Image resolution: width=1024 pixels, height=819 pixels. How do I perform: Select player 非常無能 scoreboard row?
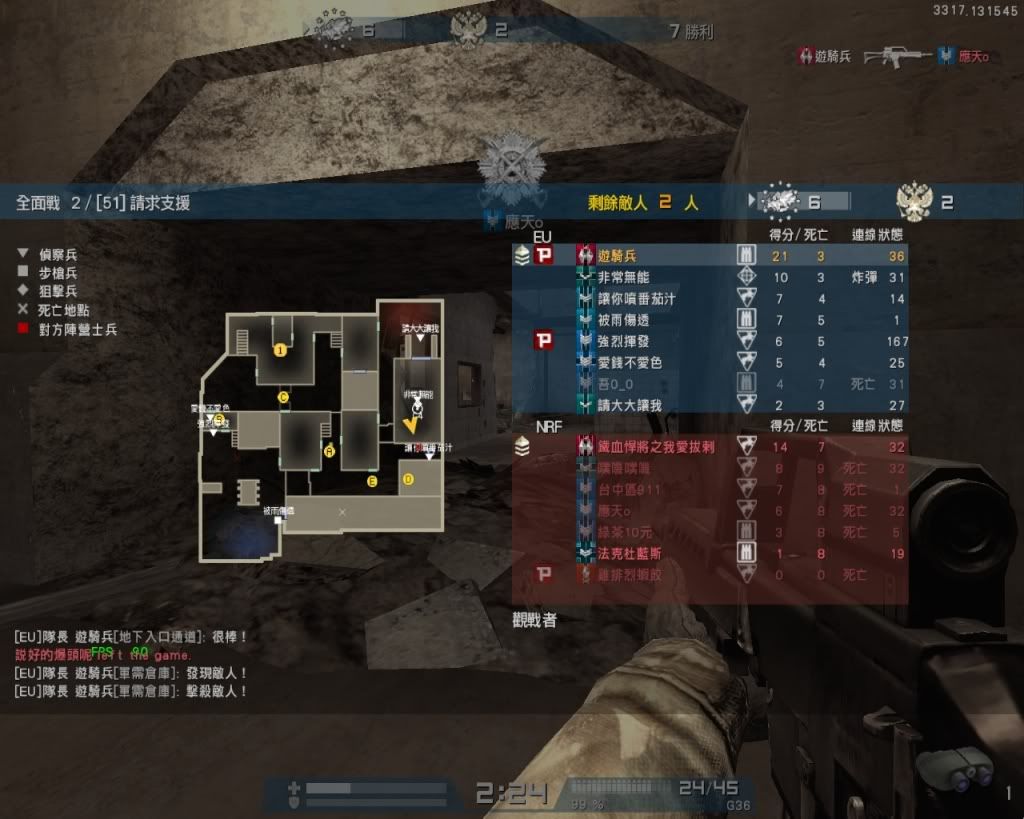point(623,277)
